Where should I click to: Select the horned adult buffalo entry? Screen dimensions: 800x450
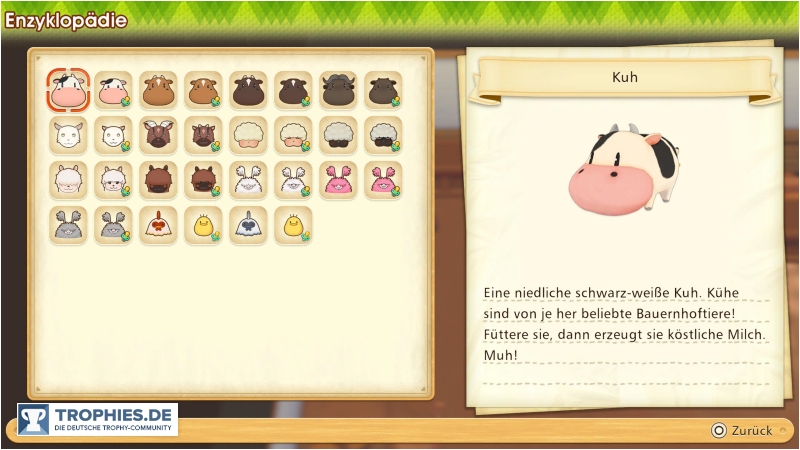click(x=338, y=91)
